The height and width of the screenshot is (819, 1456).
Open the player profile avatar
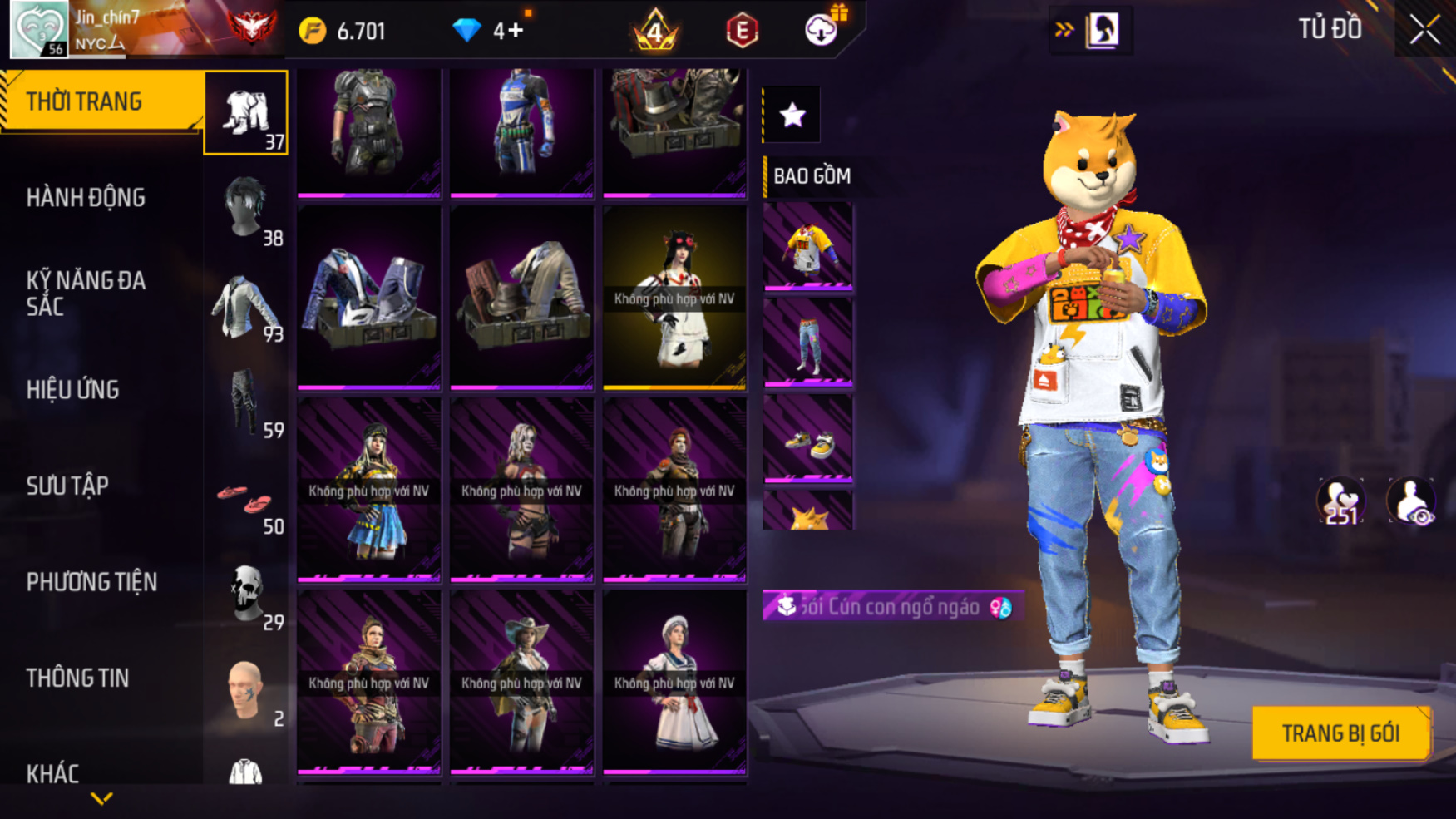click(x=38, y=29)
